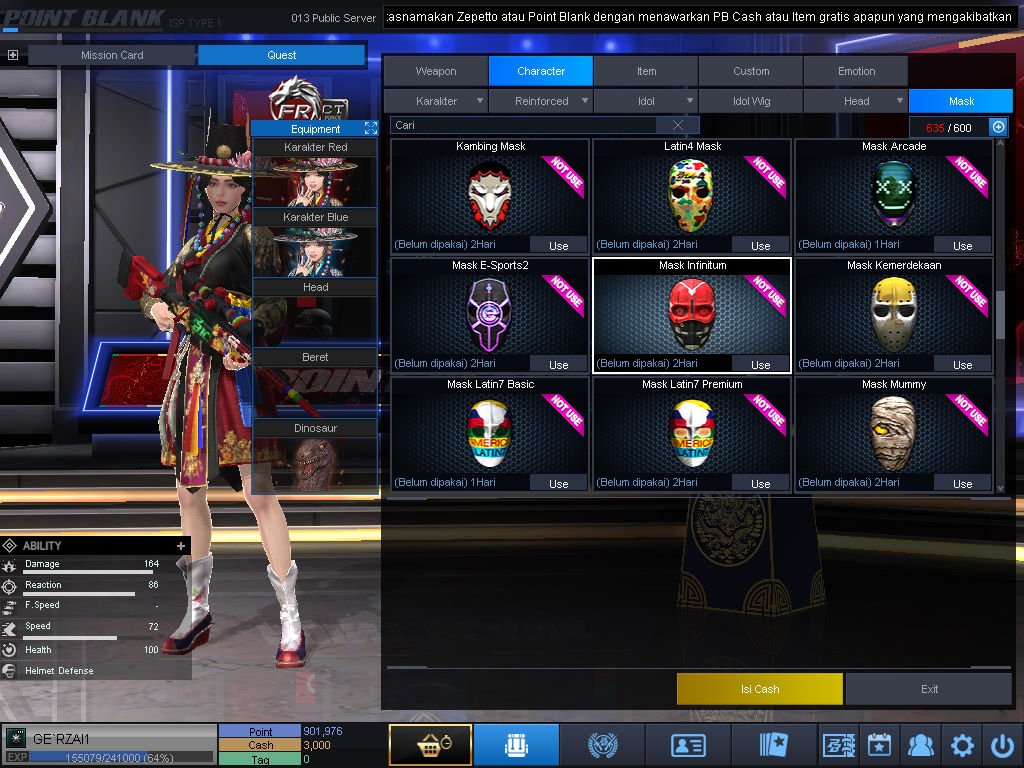The width and height of the screenshot is (1024, 768).
Task: Use the Kambing Mask
Action: tap(558, 245)
